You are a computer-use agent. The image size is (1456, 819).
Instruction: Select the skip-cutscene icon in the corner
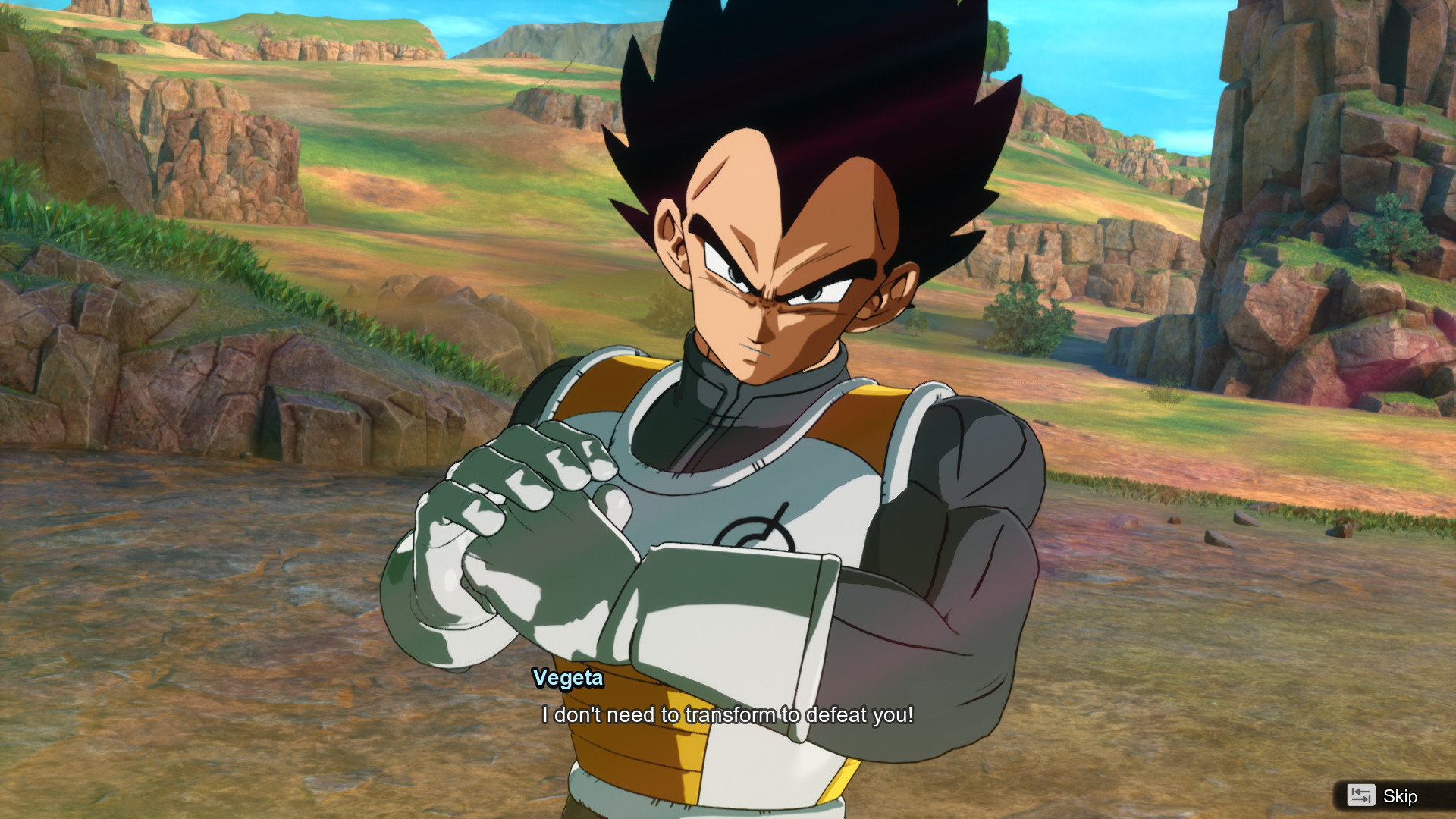tap(1363, 796)
